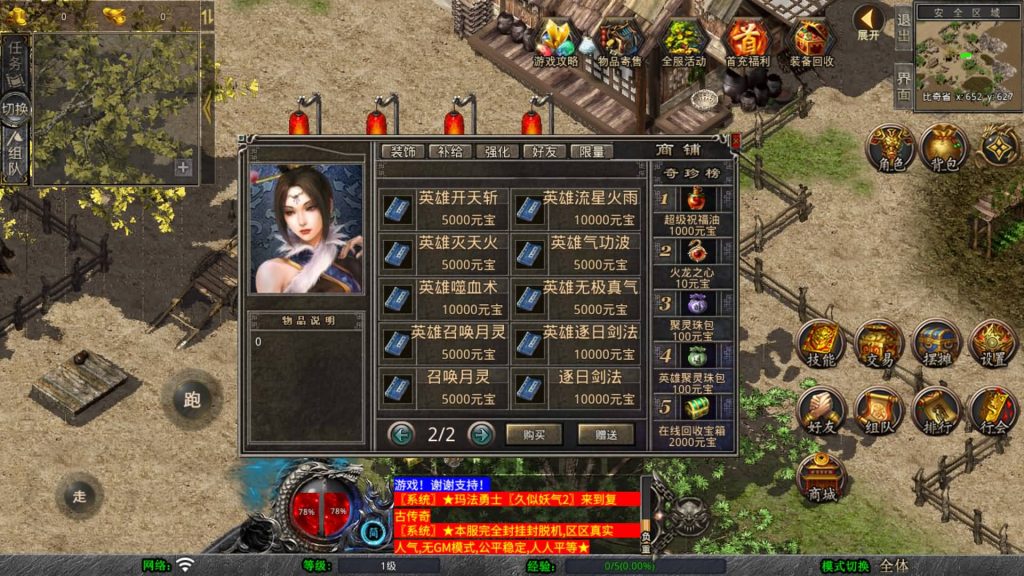The image size is (1024, 576).
Task: Toggle the 跑 run button
Action: [x=192, y=399]
